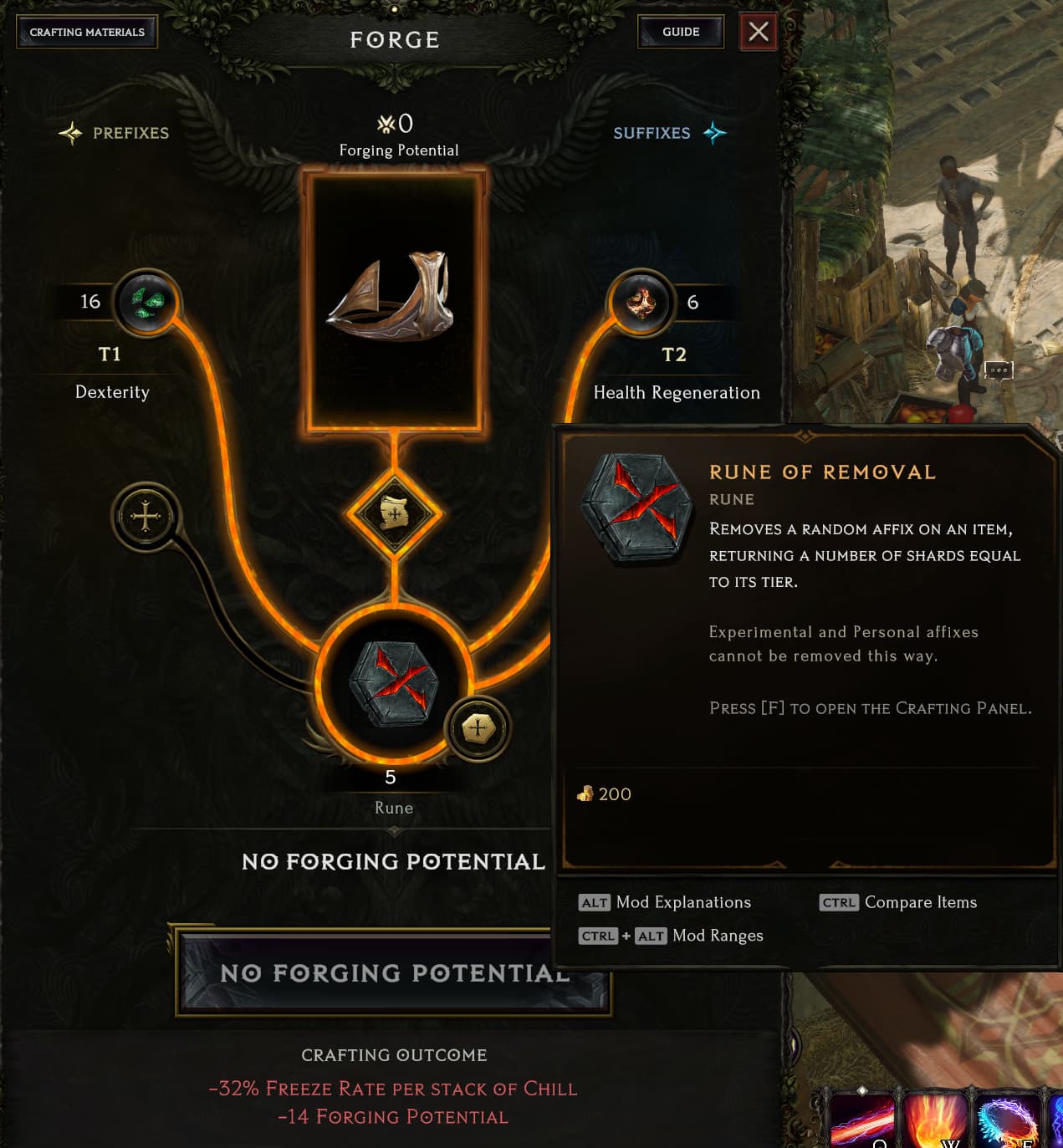Select the Dexterity prefix shard
This screenshot has width=1063, height=1148.
tap(147, 302)
